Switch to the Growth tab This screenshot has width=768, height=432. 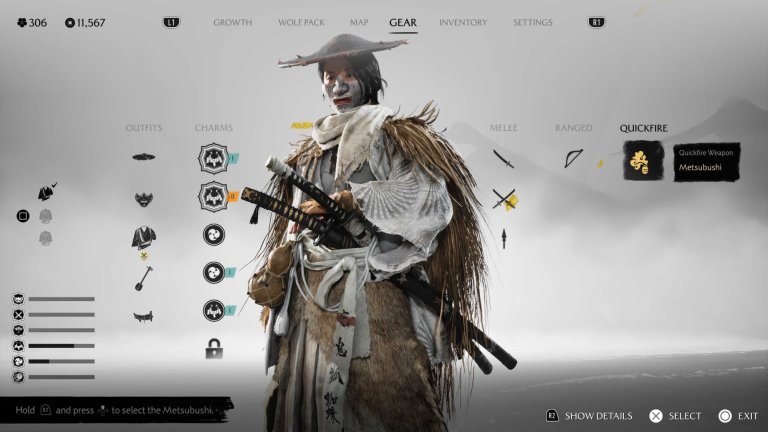pos(232,22)
